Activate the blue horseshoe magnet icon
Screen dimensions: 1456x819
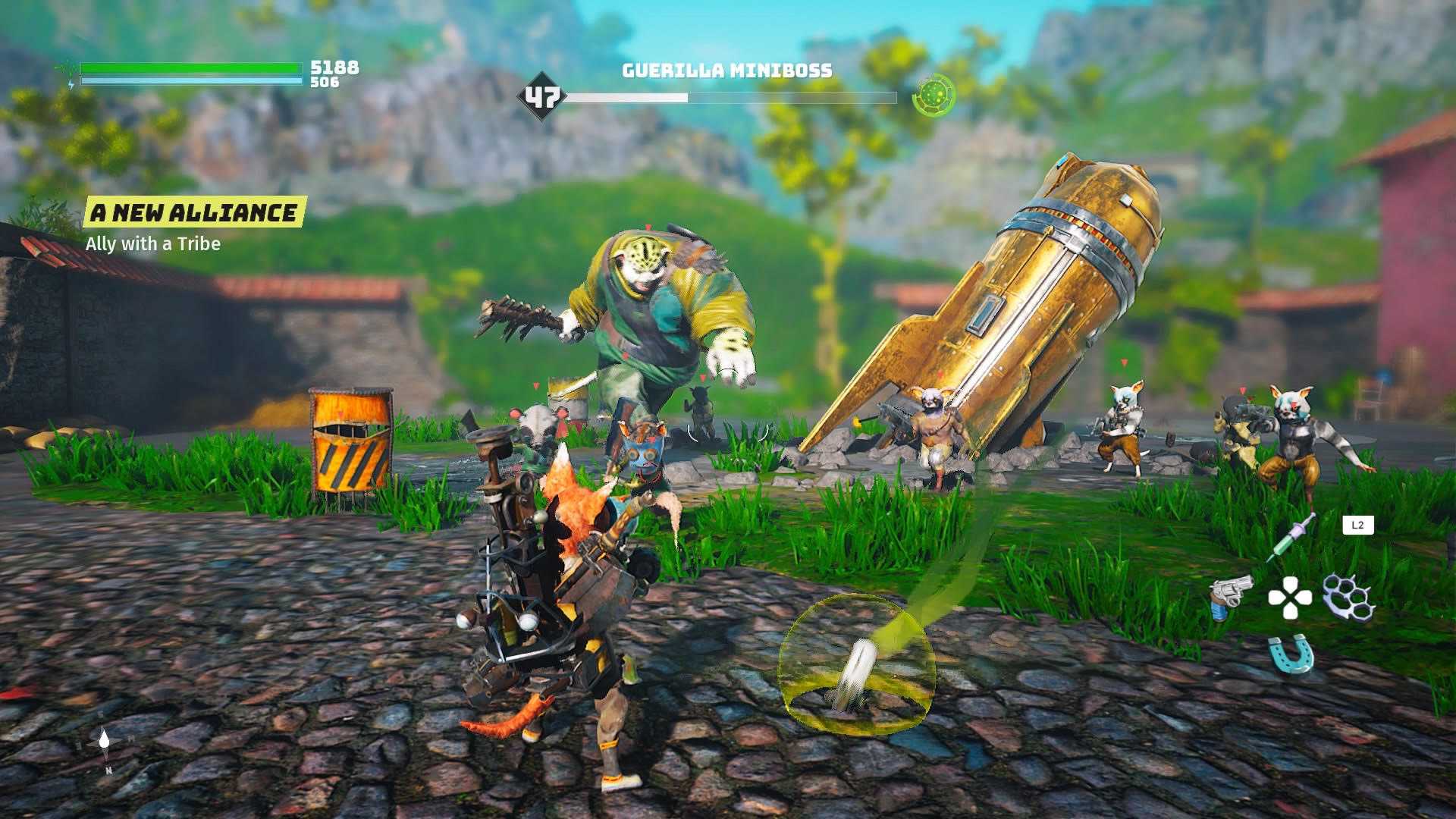click(x=1290, y=654)
